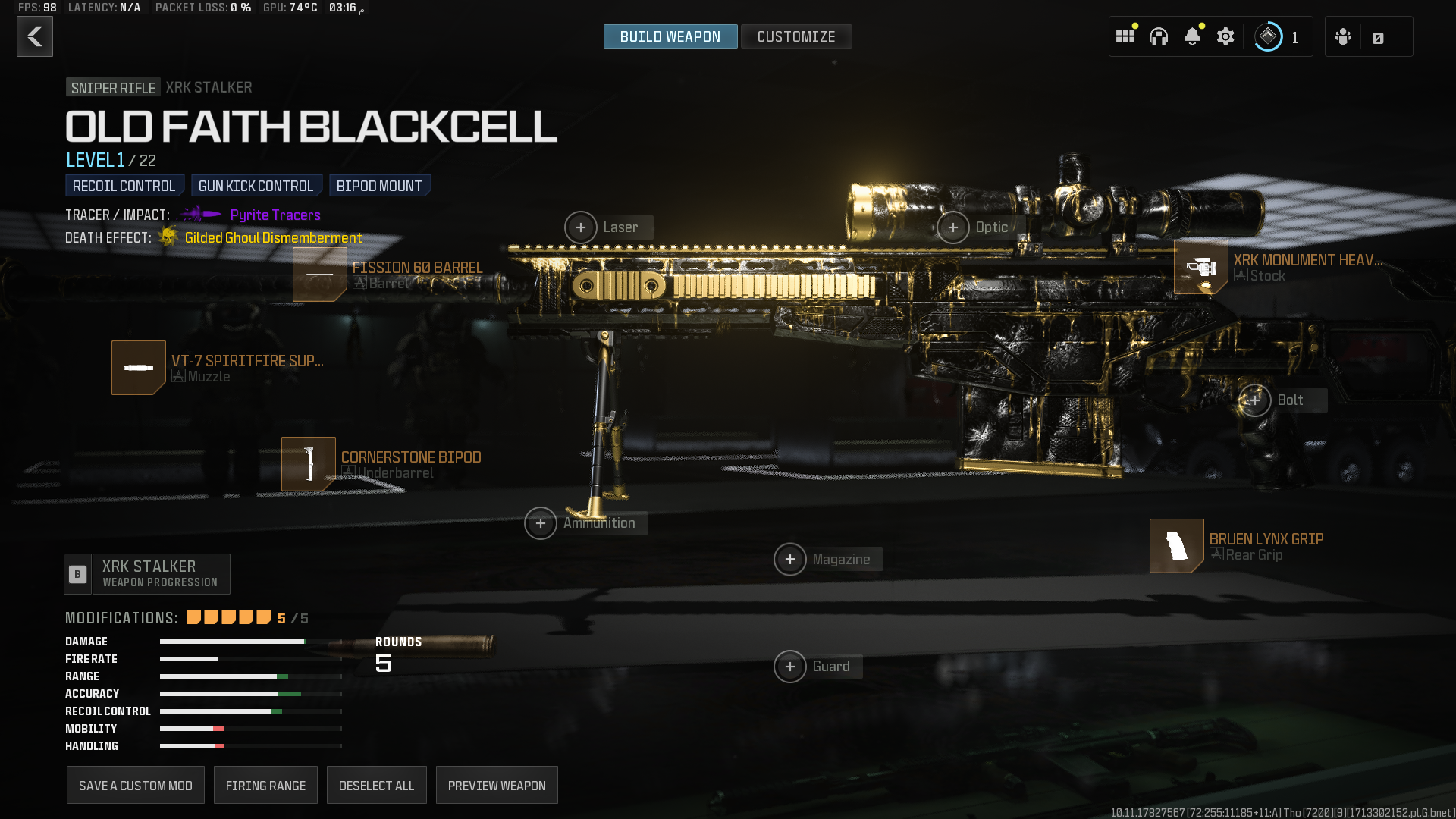Viewport: 1456px width, 819px height.
Task: Select the Build Weapon tab
Action: (x=670, y=36)
